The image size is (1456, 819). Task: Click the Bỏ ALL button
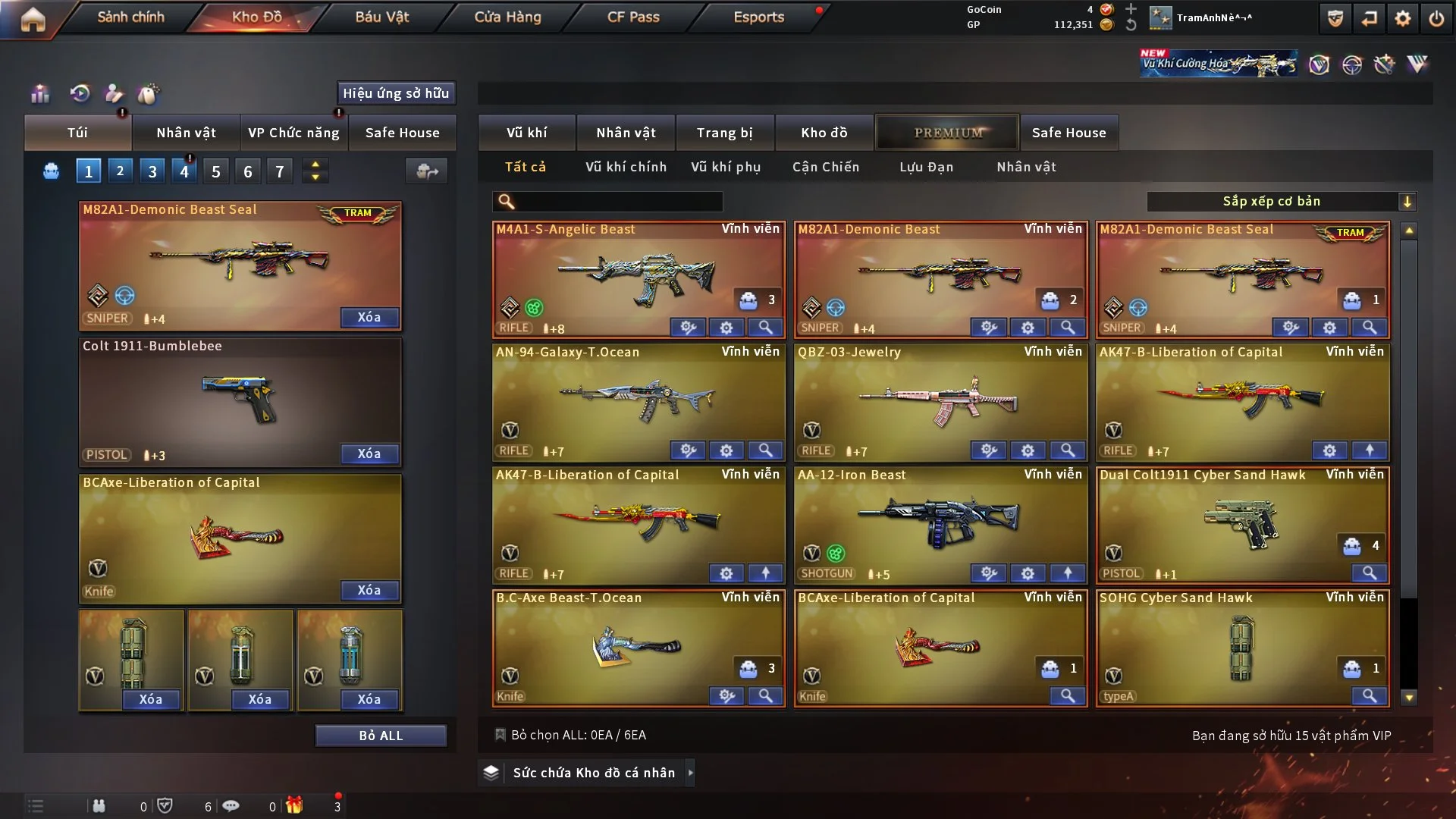click(x=381, y=736)
